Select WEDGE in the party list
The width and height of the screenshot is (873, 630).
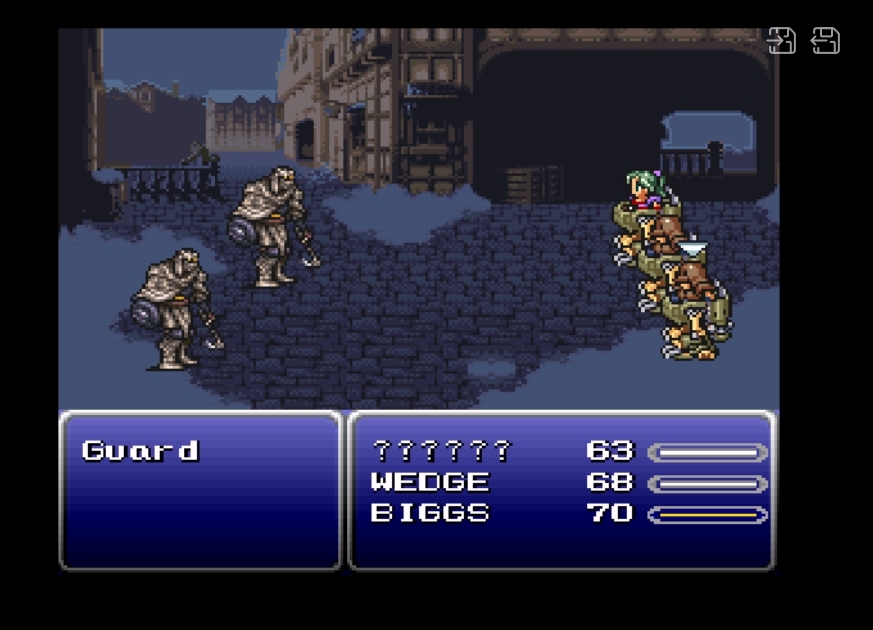(x=430, y=483)
